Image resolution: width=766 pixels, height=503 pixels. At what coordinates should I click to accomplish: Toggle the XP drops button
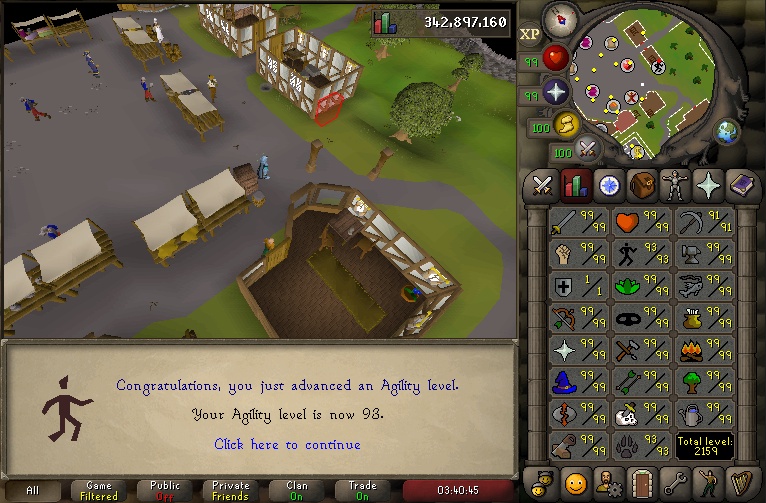pos(530,33)
